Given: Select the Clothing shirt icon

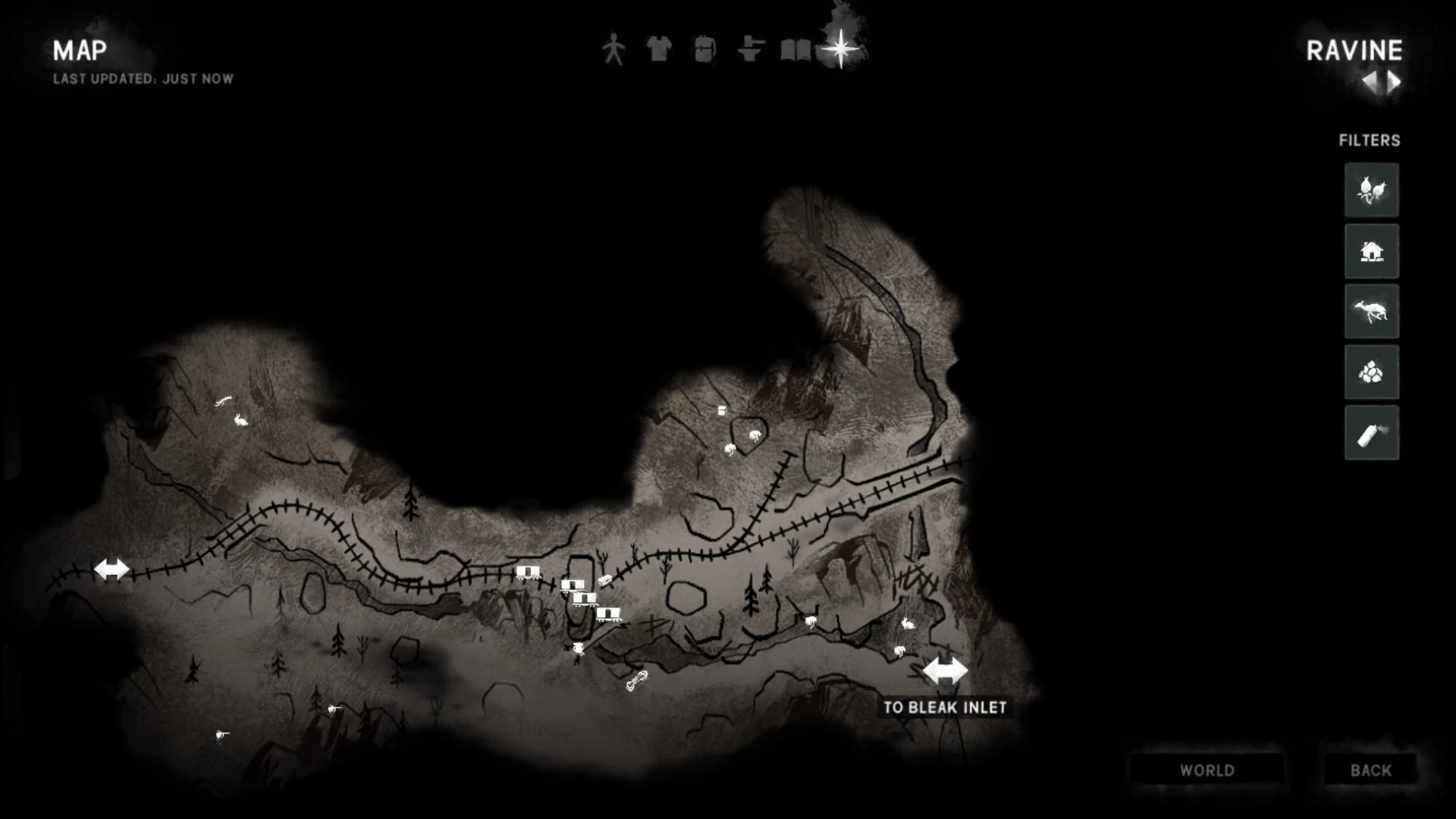Looking at the screenshot, I should click(x=659, y=49).
